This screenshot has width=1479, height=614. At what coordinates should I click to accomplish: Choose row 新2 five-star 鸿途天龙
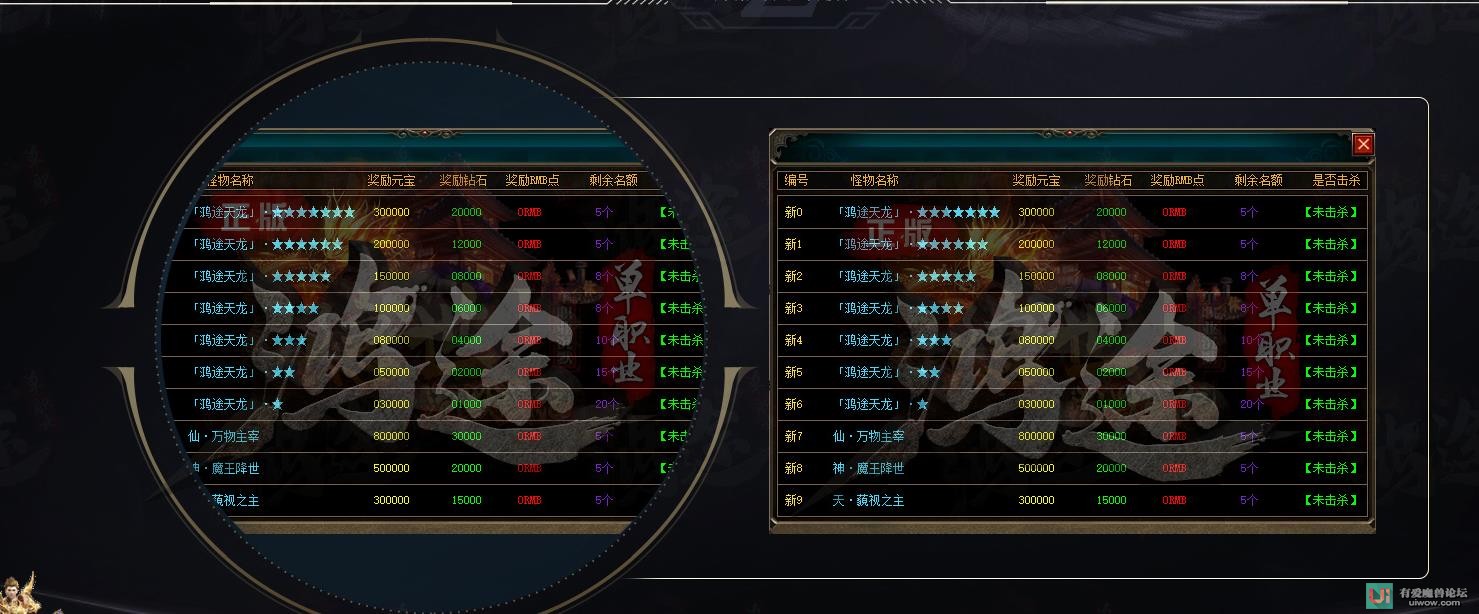point(1071,276)
